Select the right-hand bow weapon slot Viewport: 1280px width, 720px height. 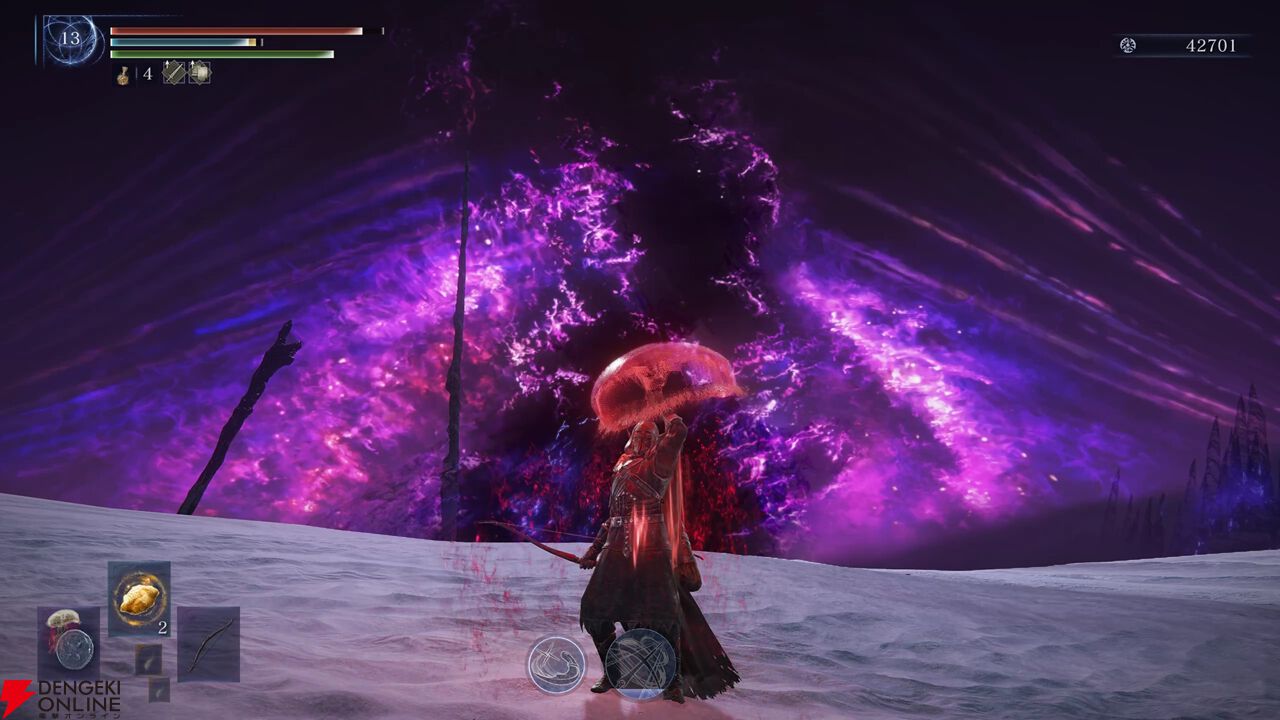(208, 643)
